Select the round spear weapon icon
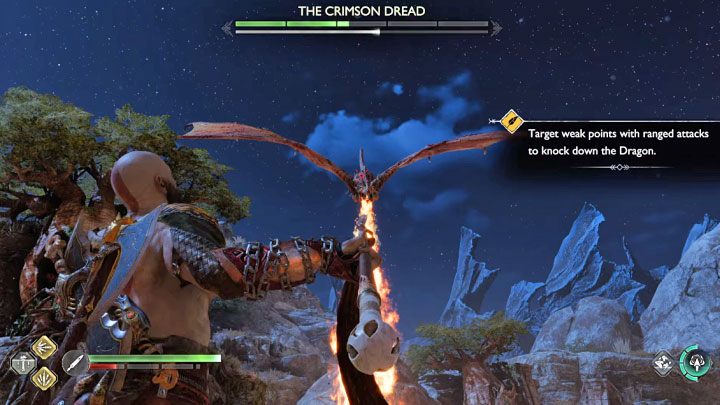This screenshot has height=405, width=720. pyautogui.click(x=74, y=364)
